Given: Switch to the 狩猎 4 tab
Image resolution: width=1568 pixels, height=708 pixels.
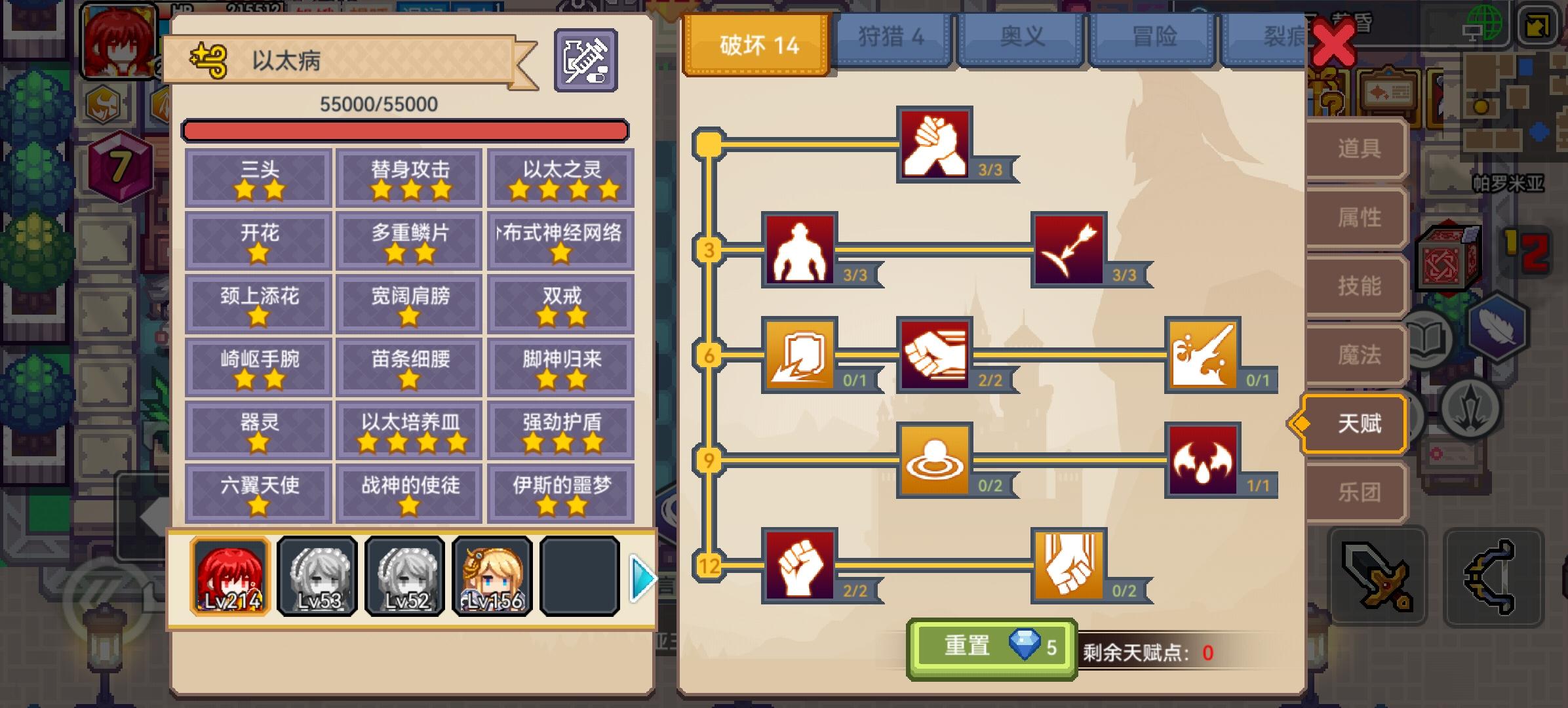Looking at the screenshot, I should click(892, 37).
